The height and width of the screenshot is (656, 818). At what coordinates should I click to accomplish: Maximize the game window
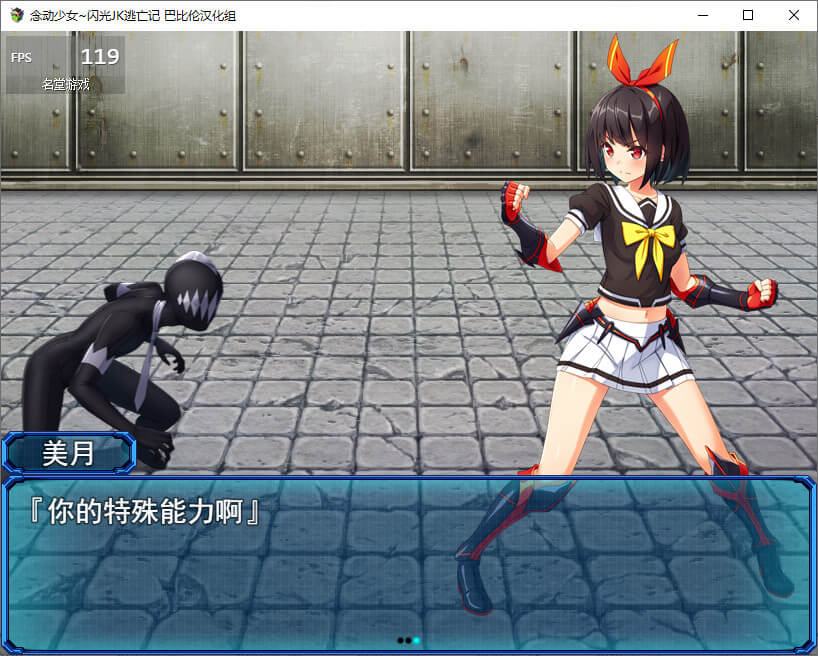pyautogui.click(x=748, y=15)
